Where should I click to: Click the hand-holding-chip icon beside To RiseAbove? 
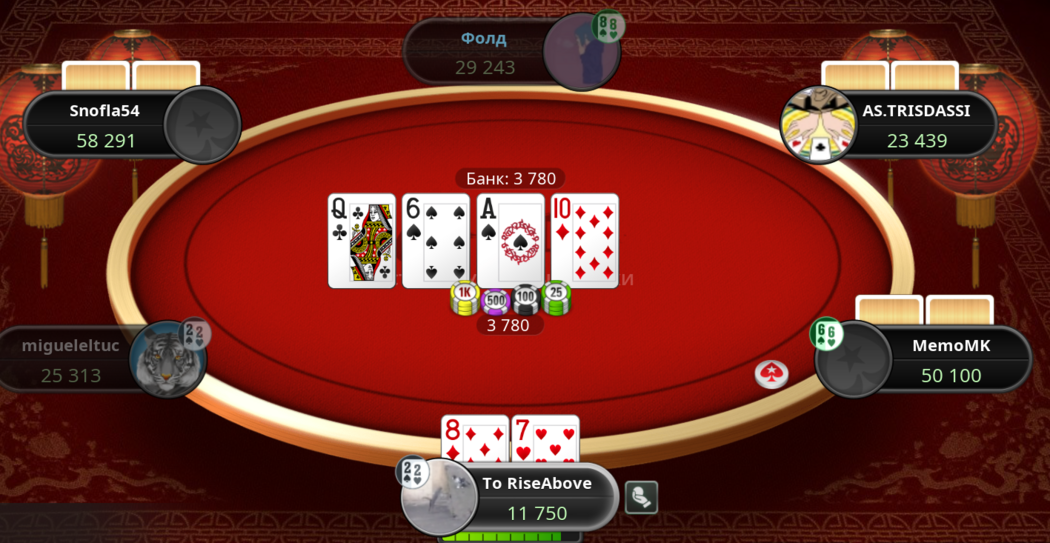coord(641,497)
